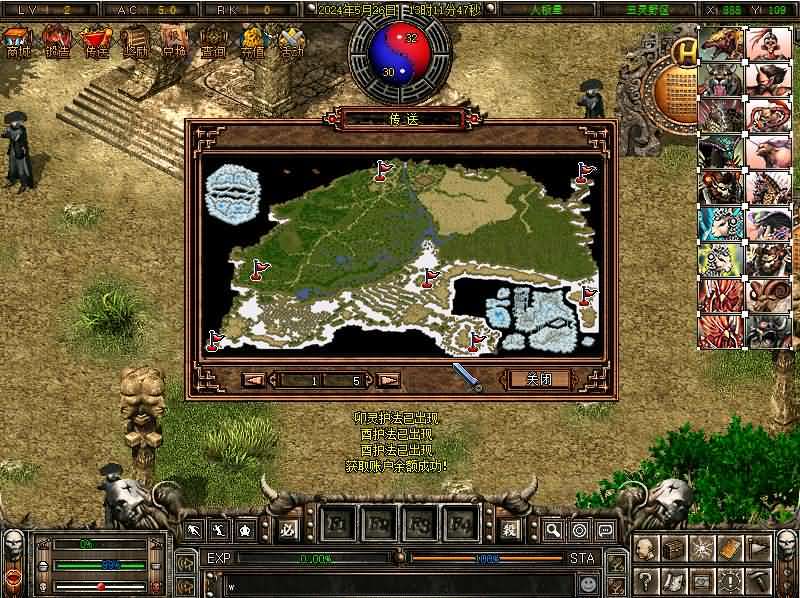This screenshot has height=598, width=800.
Task: Open the speech bubble chat button
Action: 605,529
